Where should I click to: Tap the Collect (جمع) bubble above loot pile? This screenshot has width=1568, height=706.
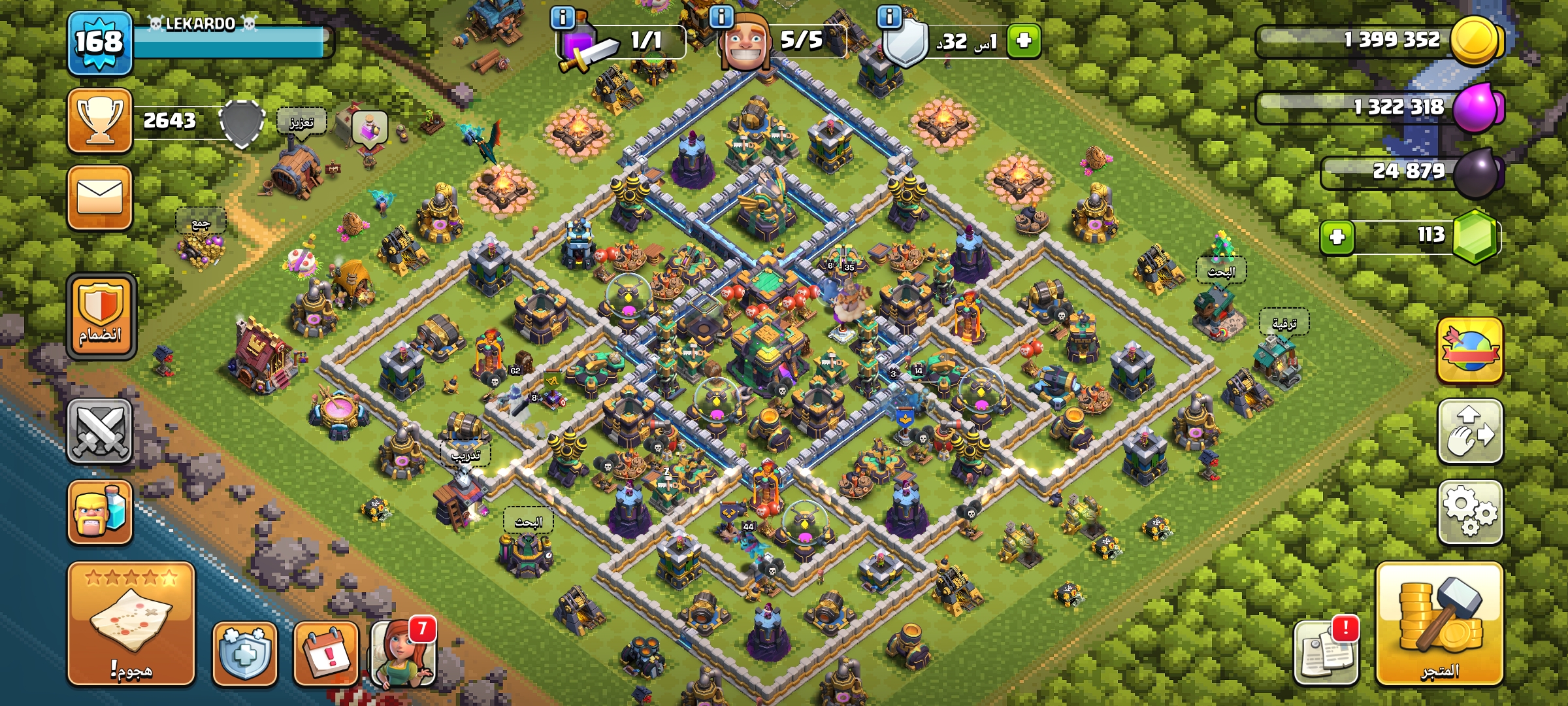[201, 223]
